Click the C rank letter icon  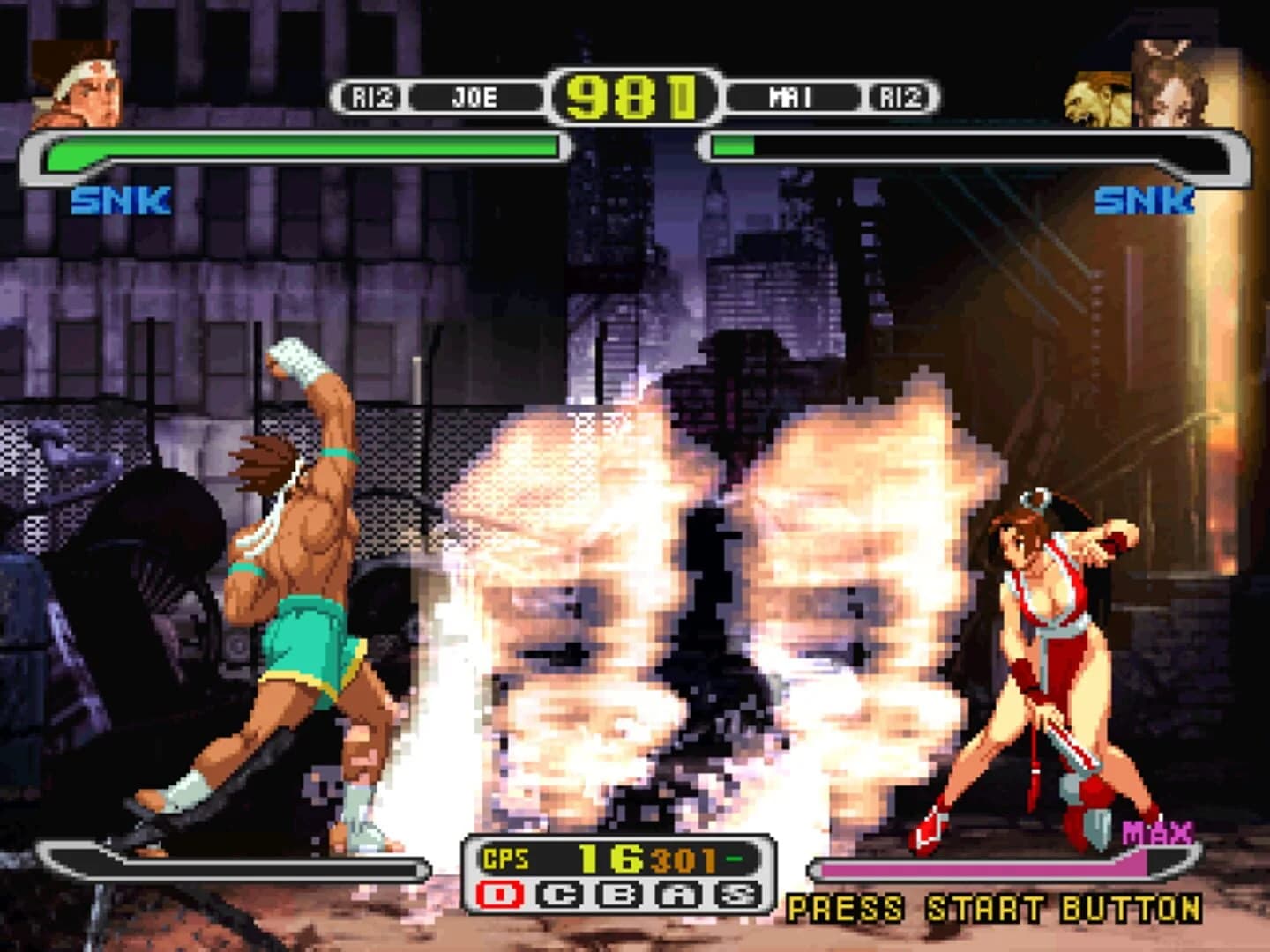(557, 893)
